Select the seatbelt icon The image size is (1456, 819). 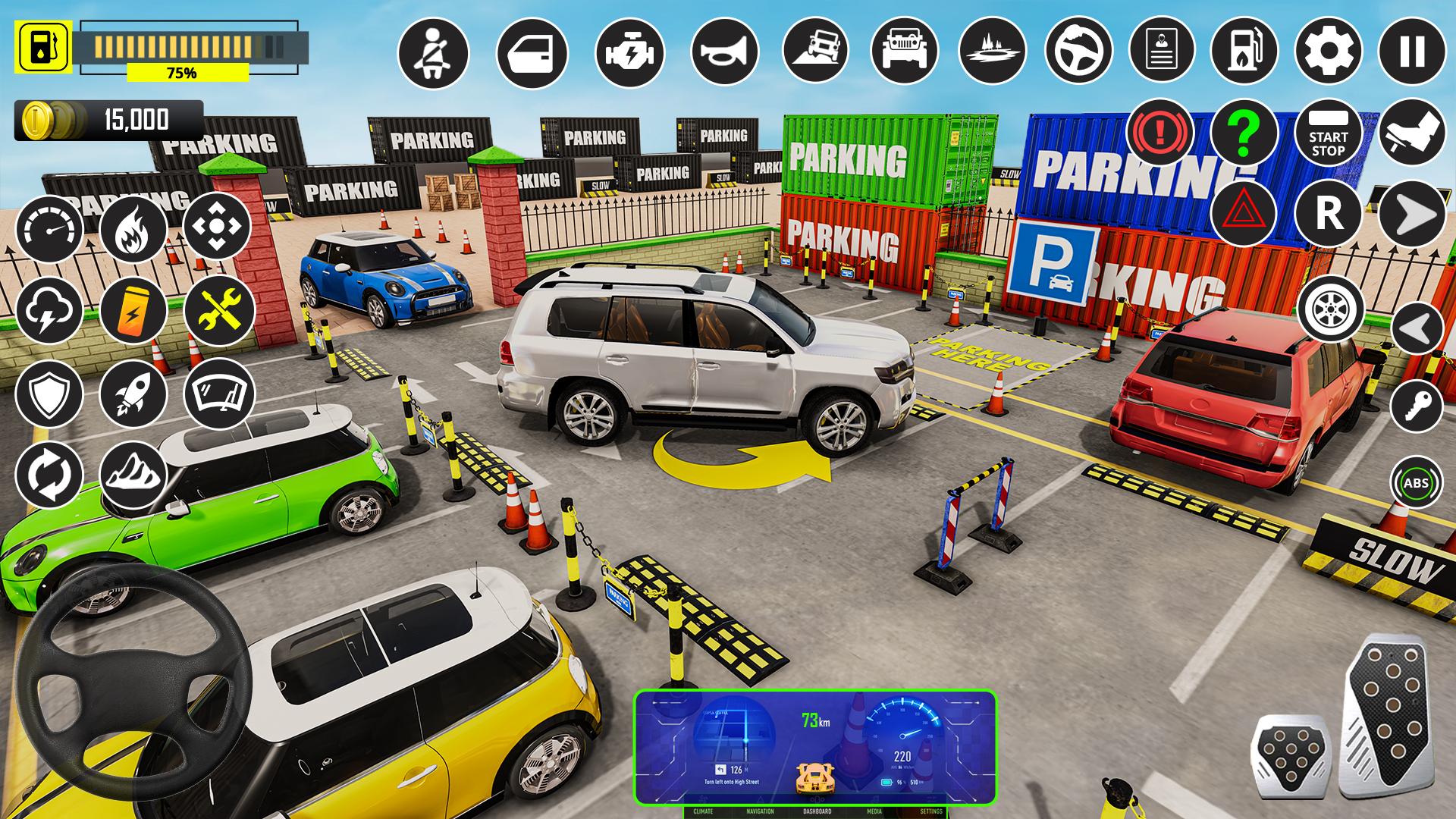pyautogui.click(x=432, y=52)
